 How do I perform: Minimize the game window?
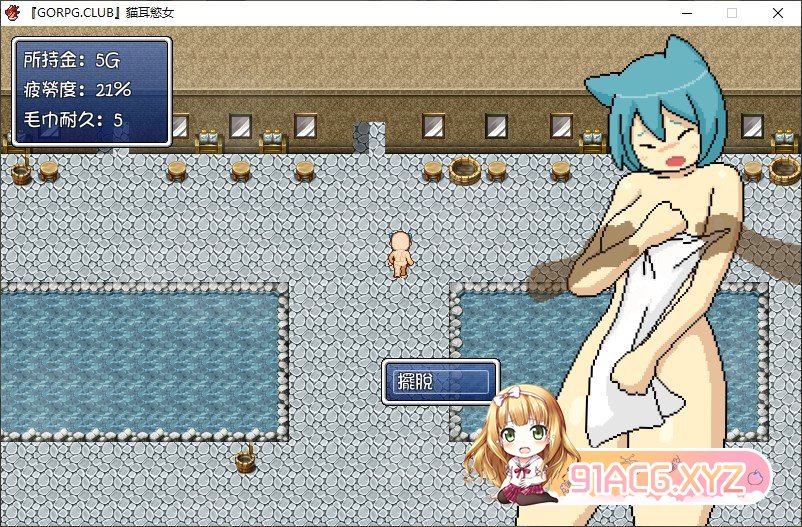pos(686,13)
